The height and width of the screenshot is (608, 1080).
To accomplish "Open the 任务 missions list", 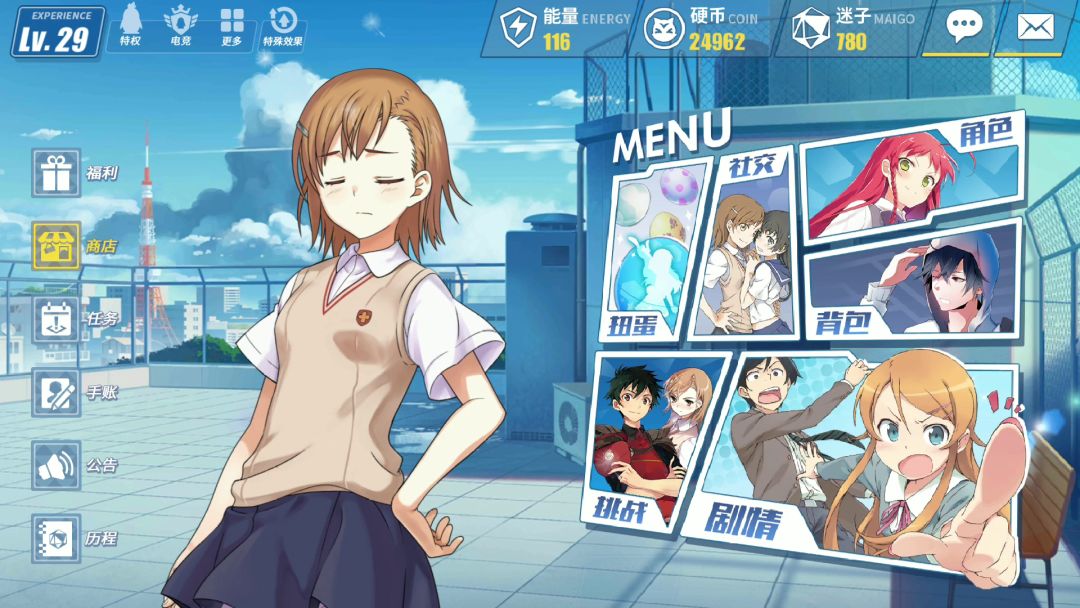I will (56, 319).
